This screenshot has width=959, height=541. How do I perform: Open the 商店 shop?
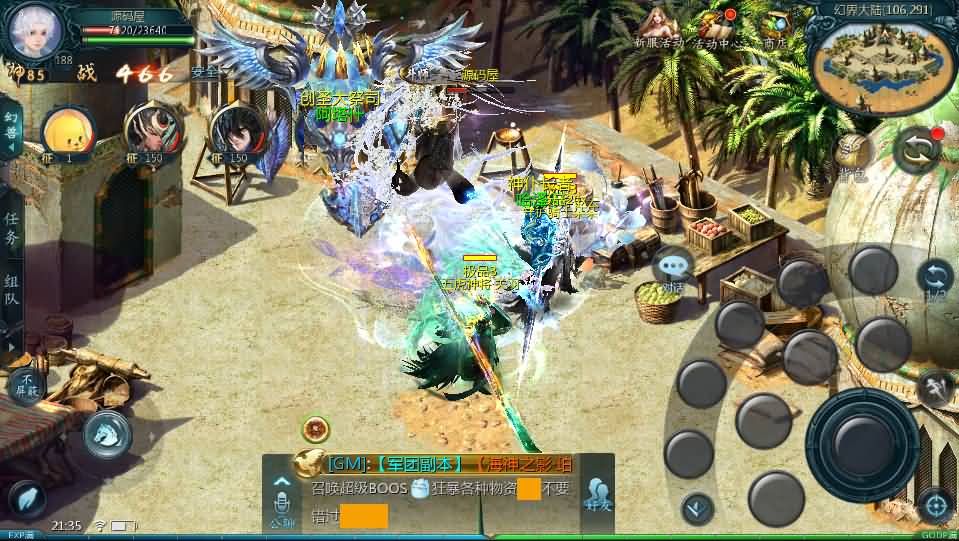click(775, 27)
